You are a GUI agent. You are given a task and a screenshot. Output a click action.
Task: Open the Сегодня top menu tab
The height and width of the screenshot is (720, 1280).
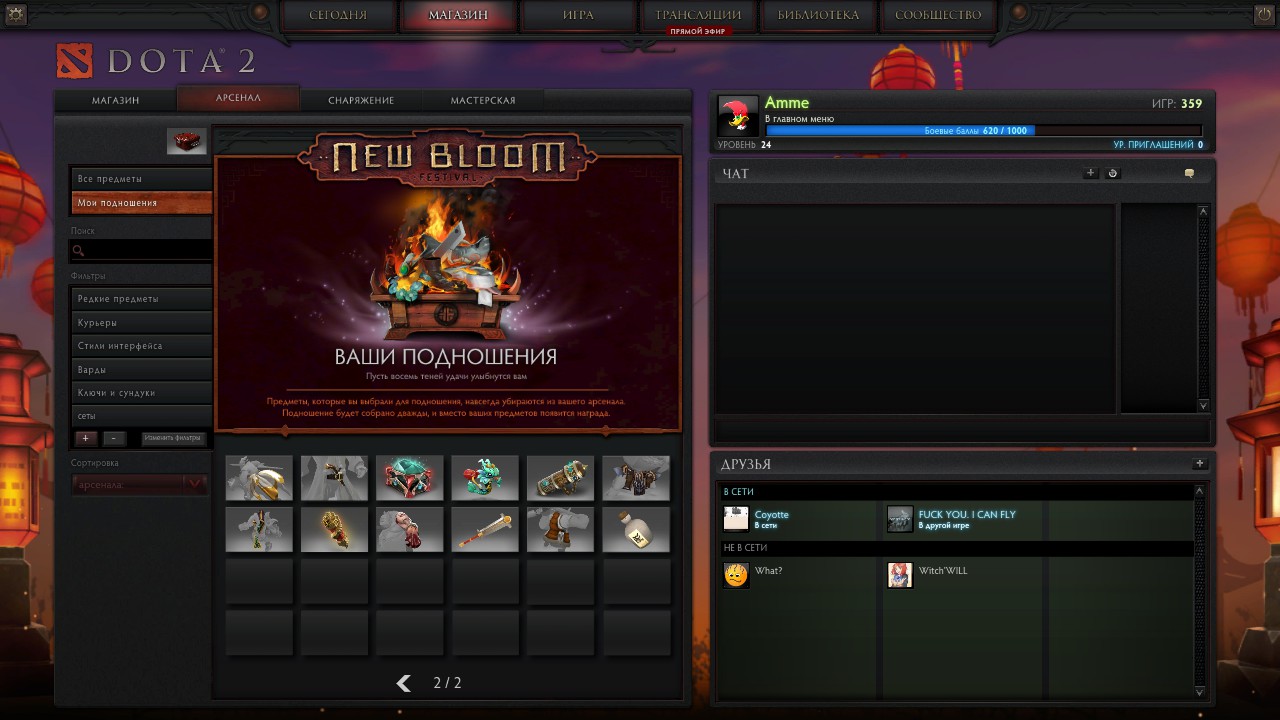[x=338, y=15]
